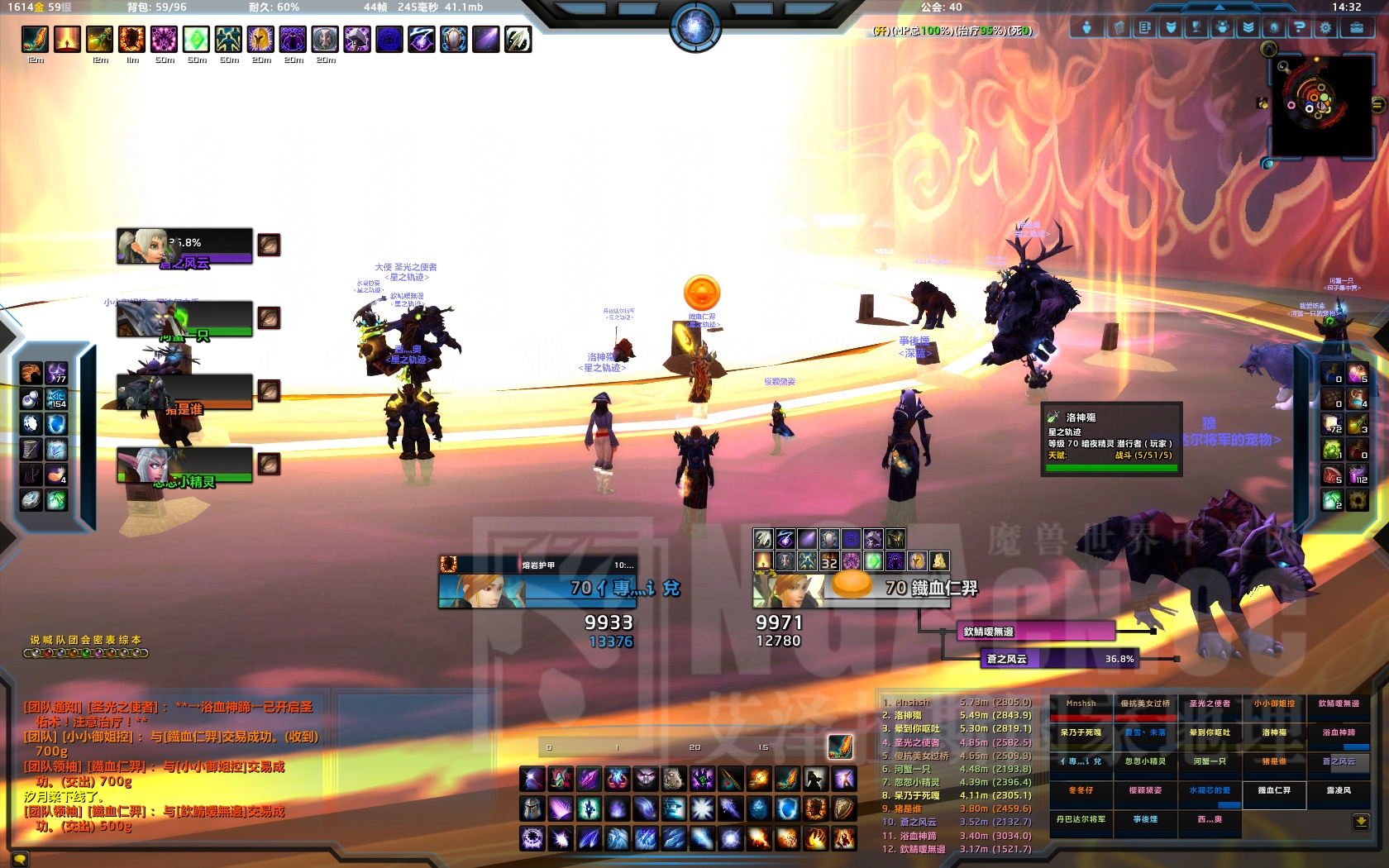The image size is (1389, 868).
Task: Open the character info icon in the micro menu
Action: [x=1087, y=27]
